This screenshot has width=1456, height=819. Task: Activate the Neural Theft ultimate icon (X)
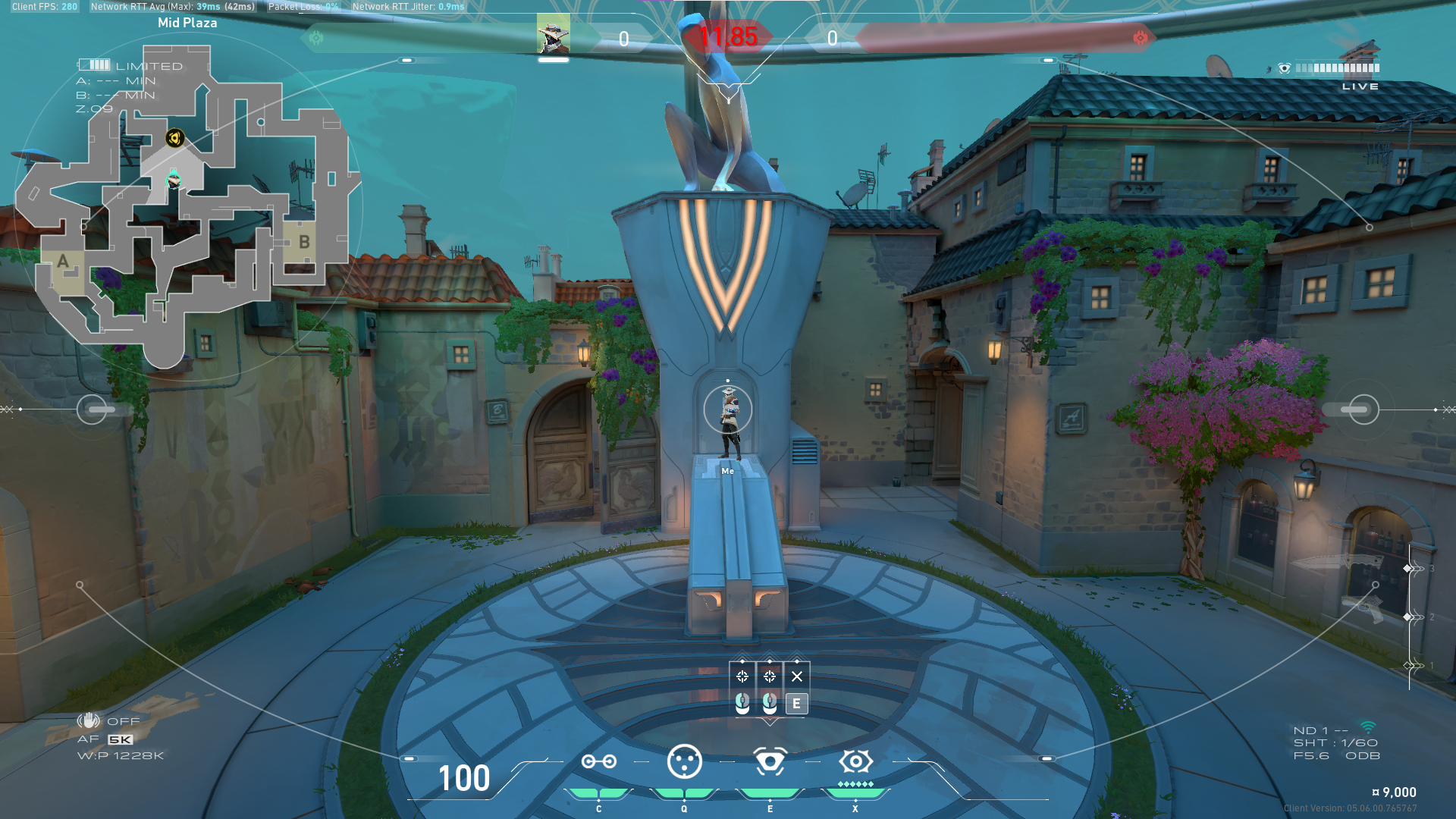855,762
